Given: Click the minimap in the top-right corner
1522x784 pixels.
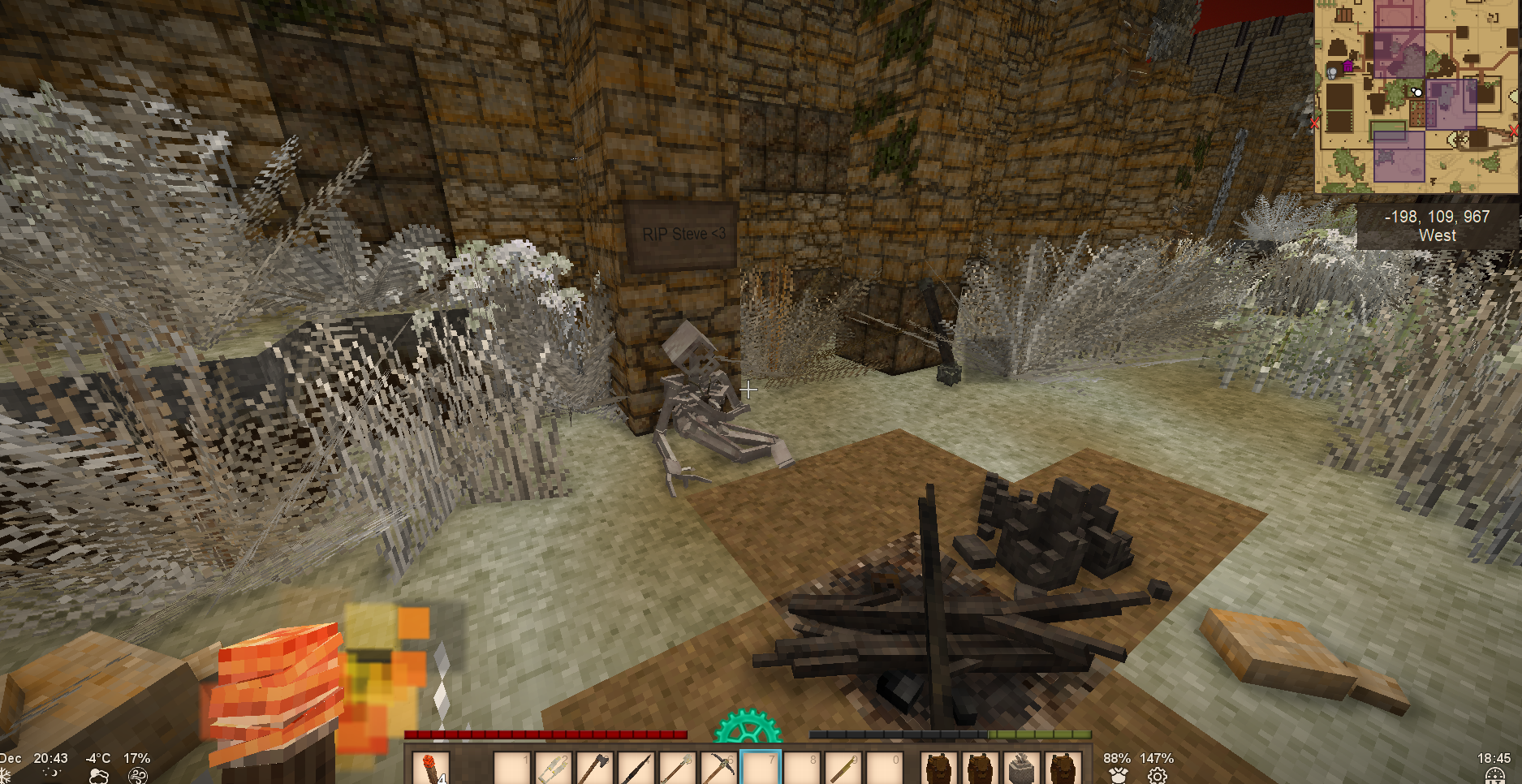Looking at the screenshot, I should (1416, 96).
